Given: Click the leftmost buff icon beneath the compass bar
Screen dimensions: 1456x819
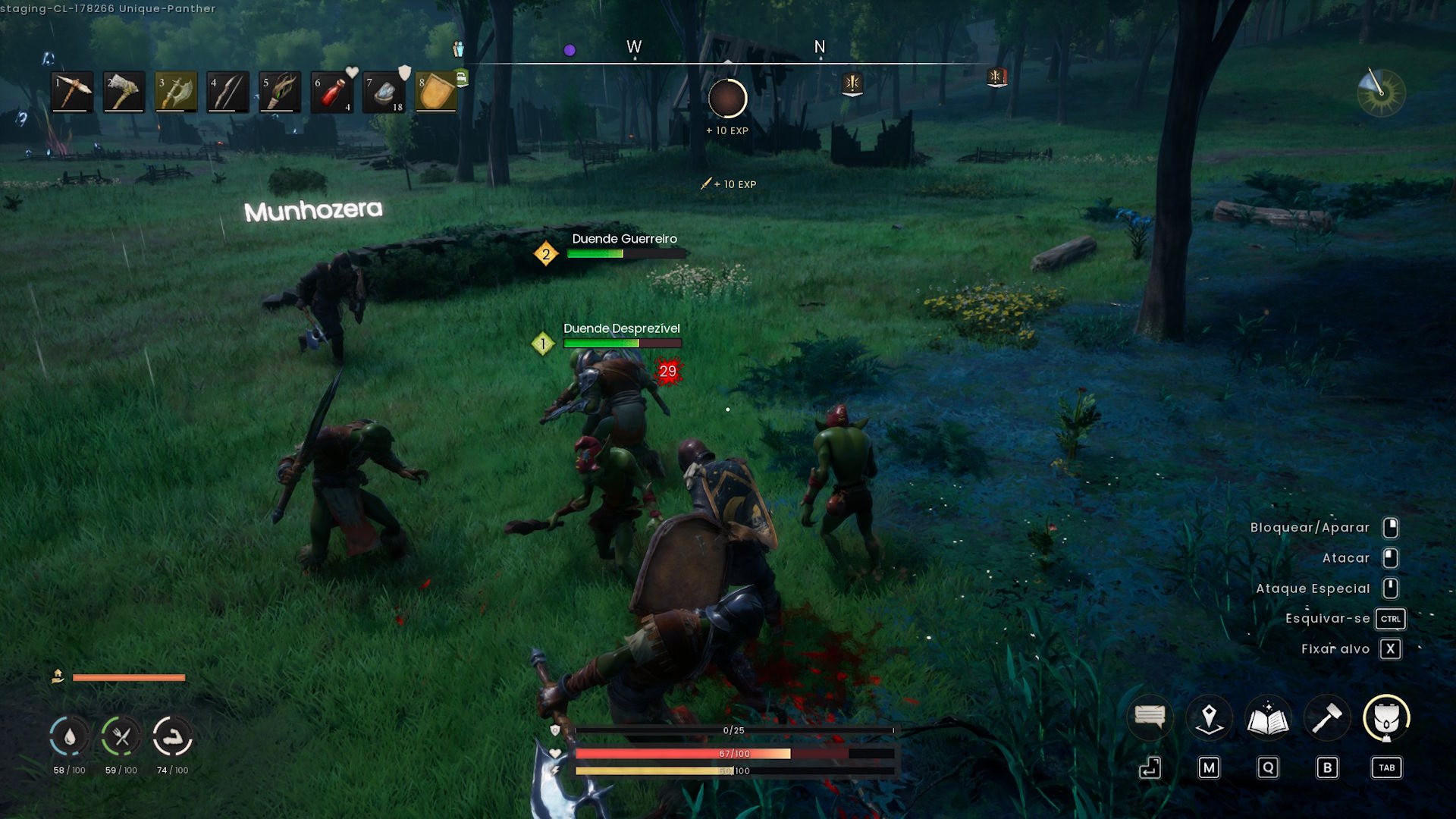Looking at the screenshot, I should pos(855,83).
